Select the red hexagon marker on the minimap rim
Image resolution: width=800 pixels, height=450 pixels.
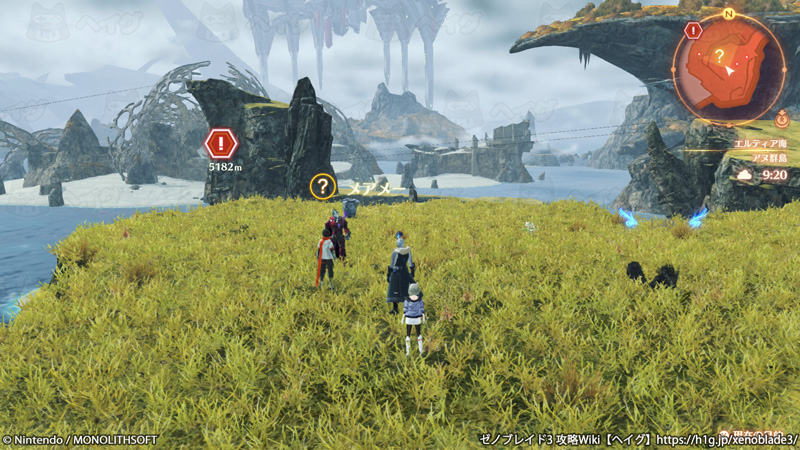(x=693, y=31)
